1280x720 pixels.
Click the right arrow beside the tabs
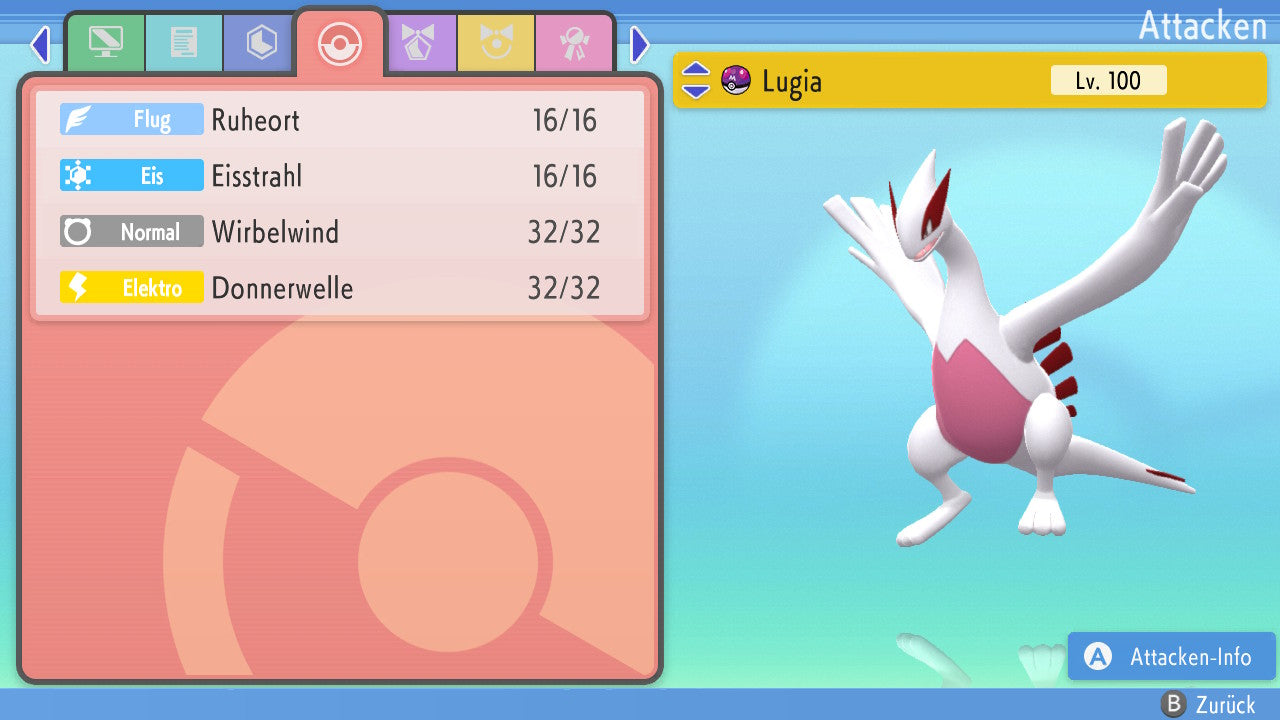click(640, 44)
